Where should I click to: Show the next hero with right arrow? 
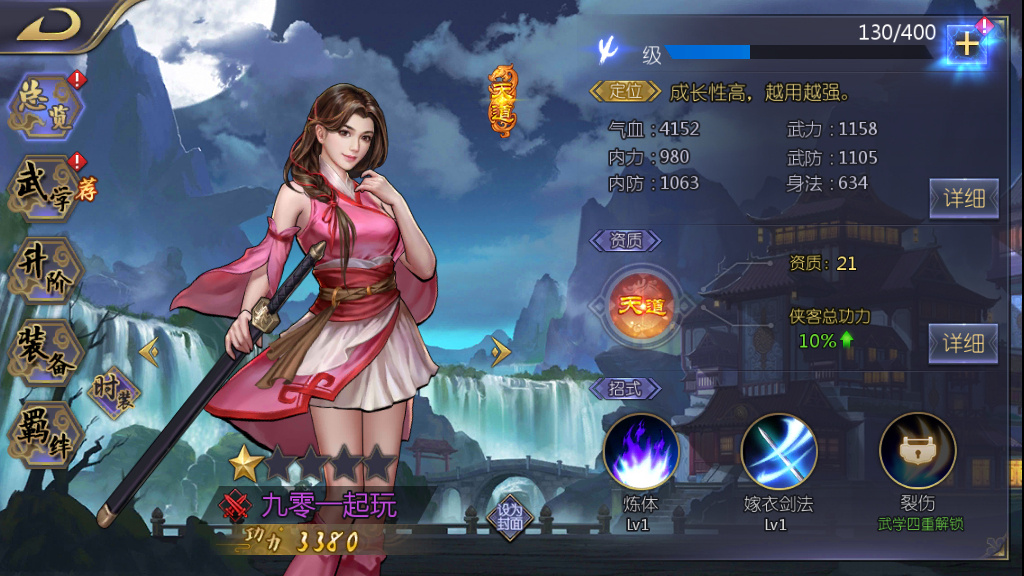[x=500, y=352]
